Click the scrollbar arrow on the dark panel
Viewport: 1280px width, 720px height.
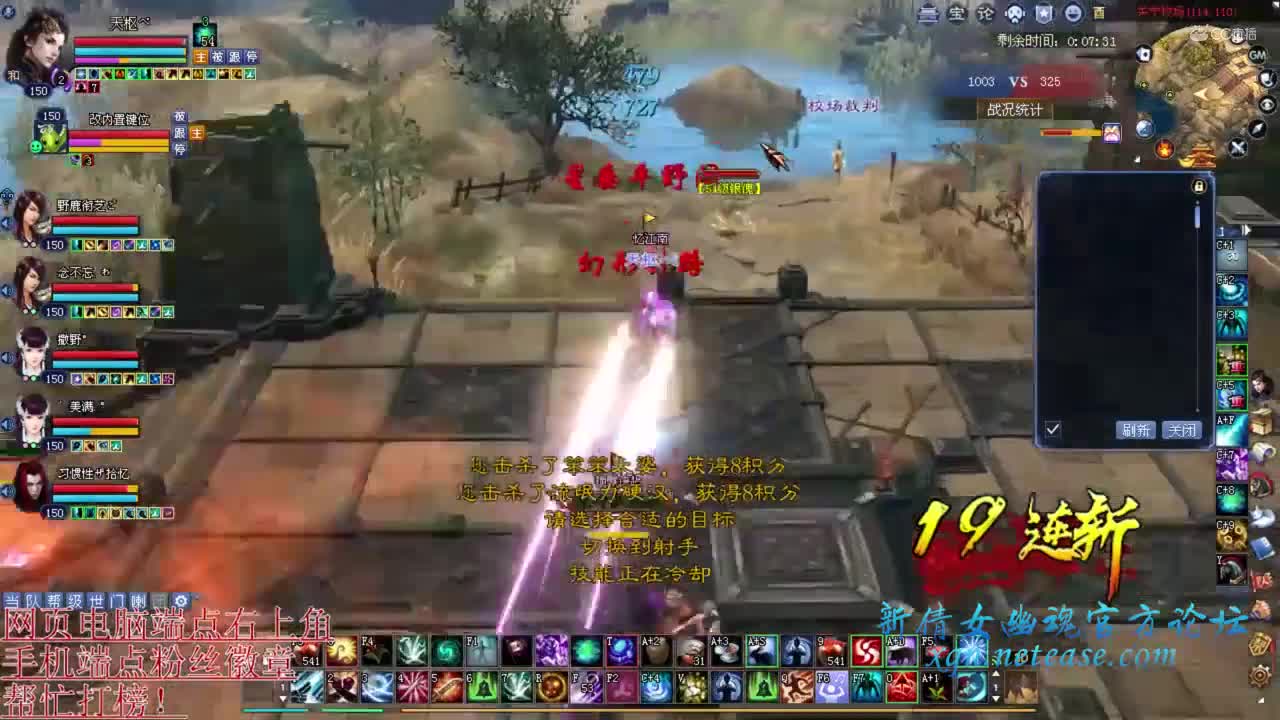coord(1197,201)
